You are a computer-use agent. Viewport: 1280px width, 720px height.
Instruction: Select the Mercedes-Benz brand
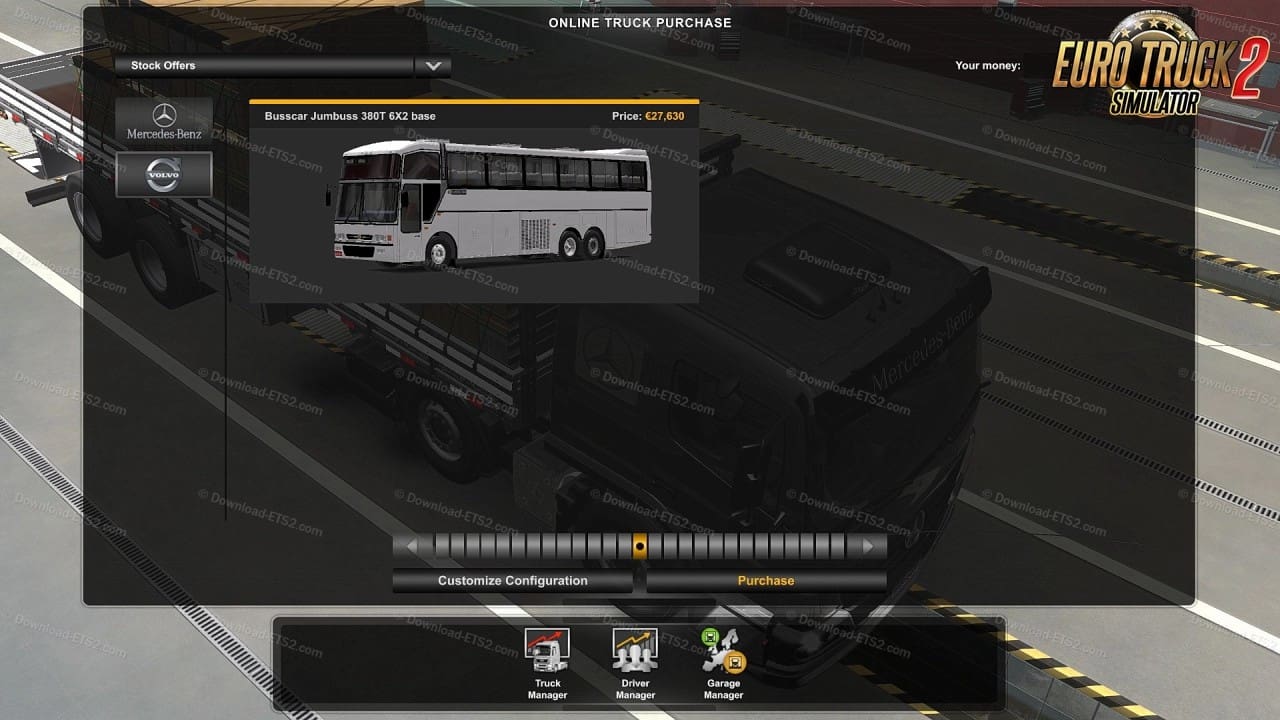coord(164,121)
